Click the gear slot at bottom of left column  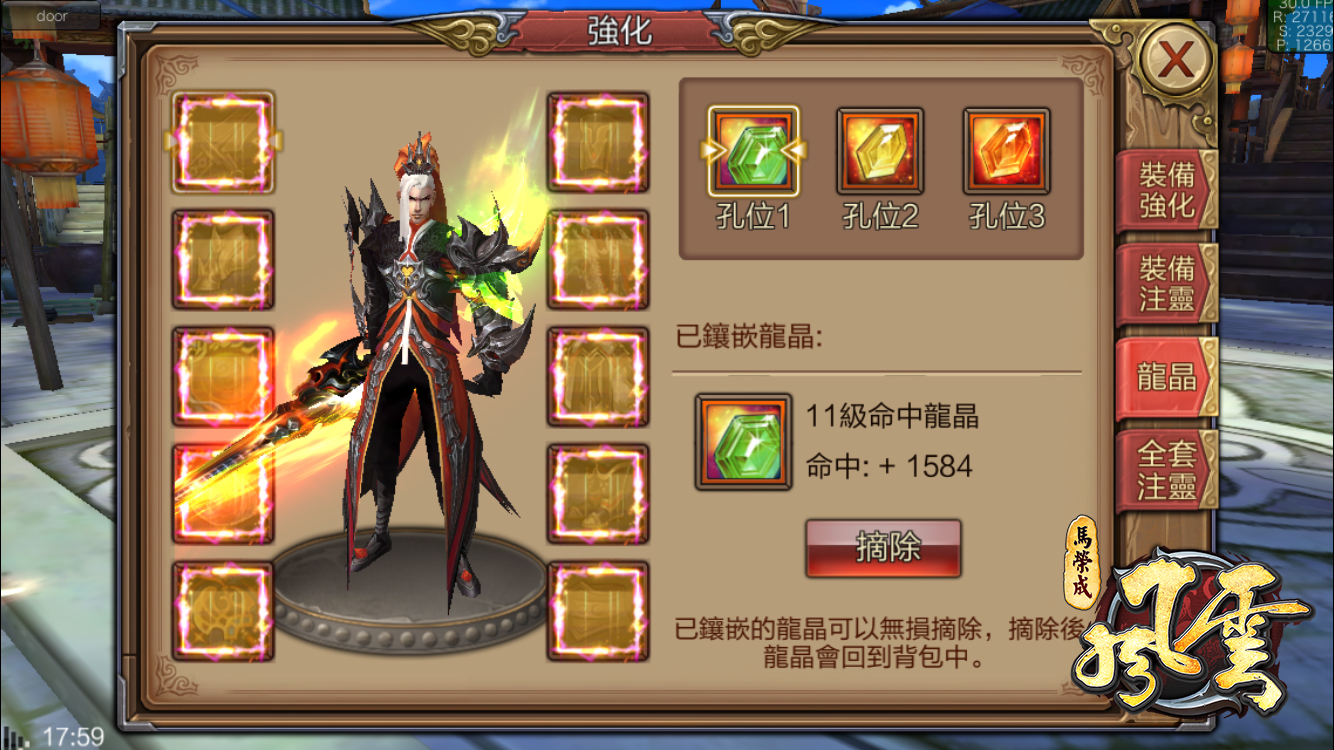[222, 610]
